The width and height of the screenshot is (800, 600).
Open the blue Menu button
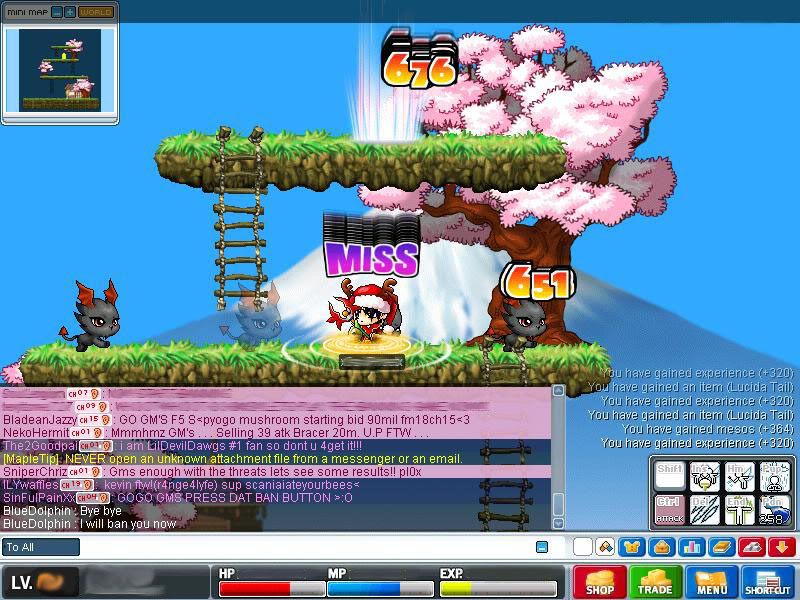(712, 582)
